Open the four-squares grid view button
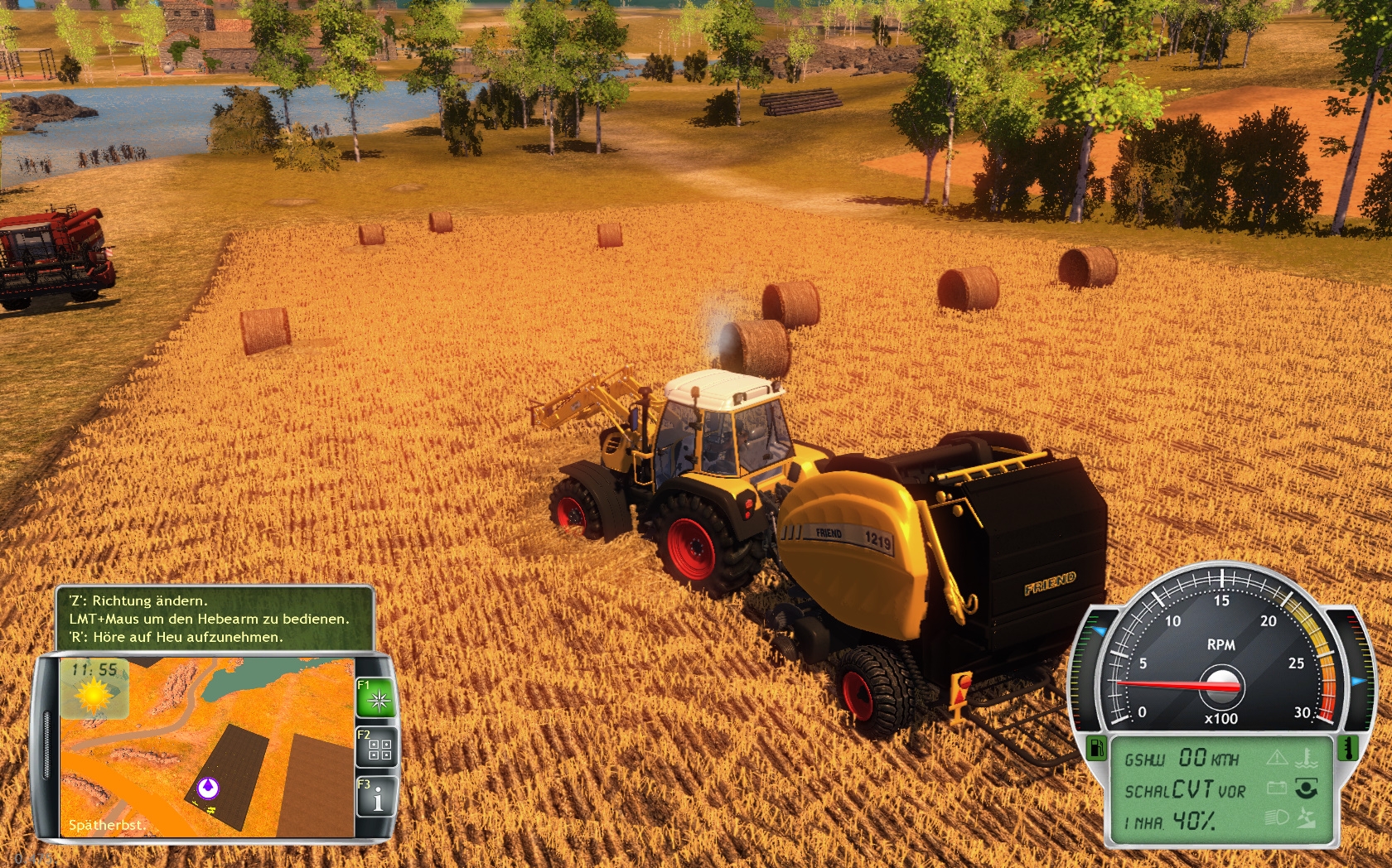Screen dimensions: 1392x868 click(379, 750)
